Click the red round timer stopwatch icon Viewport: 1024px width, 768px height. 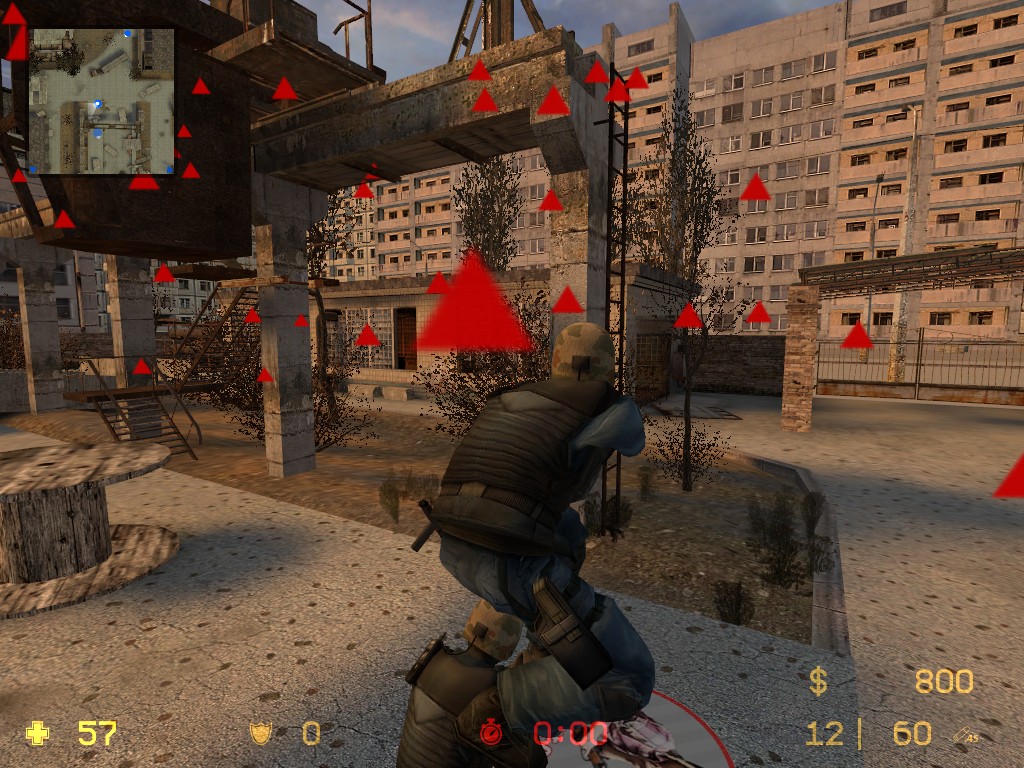[x=491, y=733]
